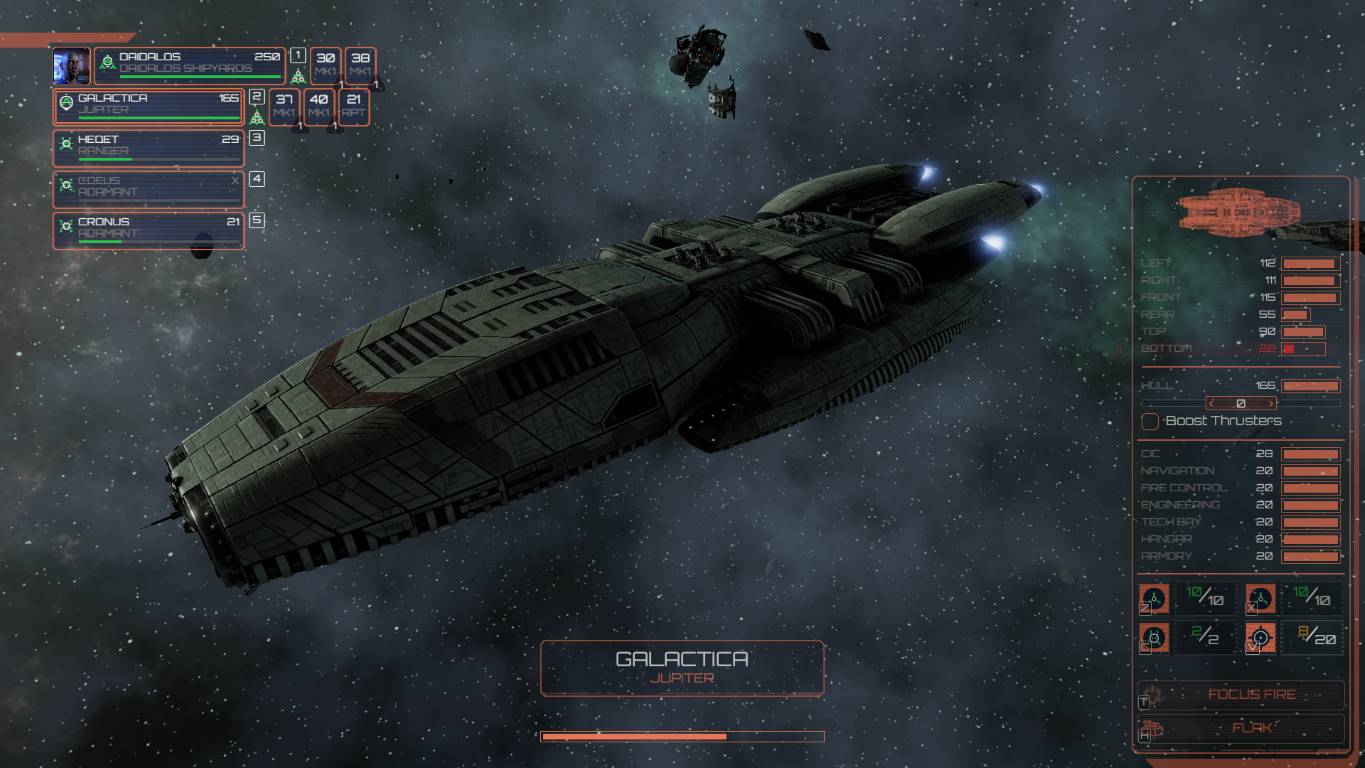Open the commander portrait
1365x768 pixels.
click(x=71, y=65)
